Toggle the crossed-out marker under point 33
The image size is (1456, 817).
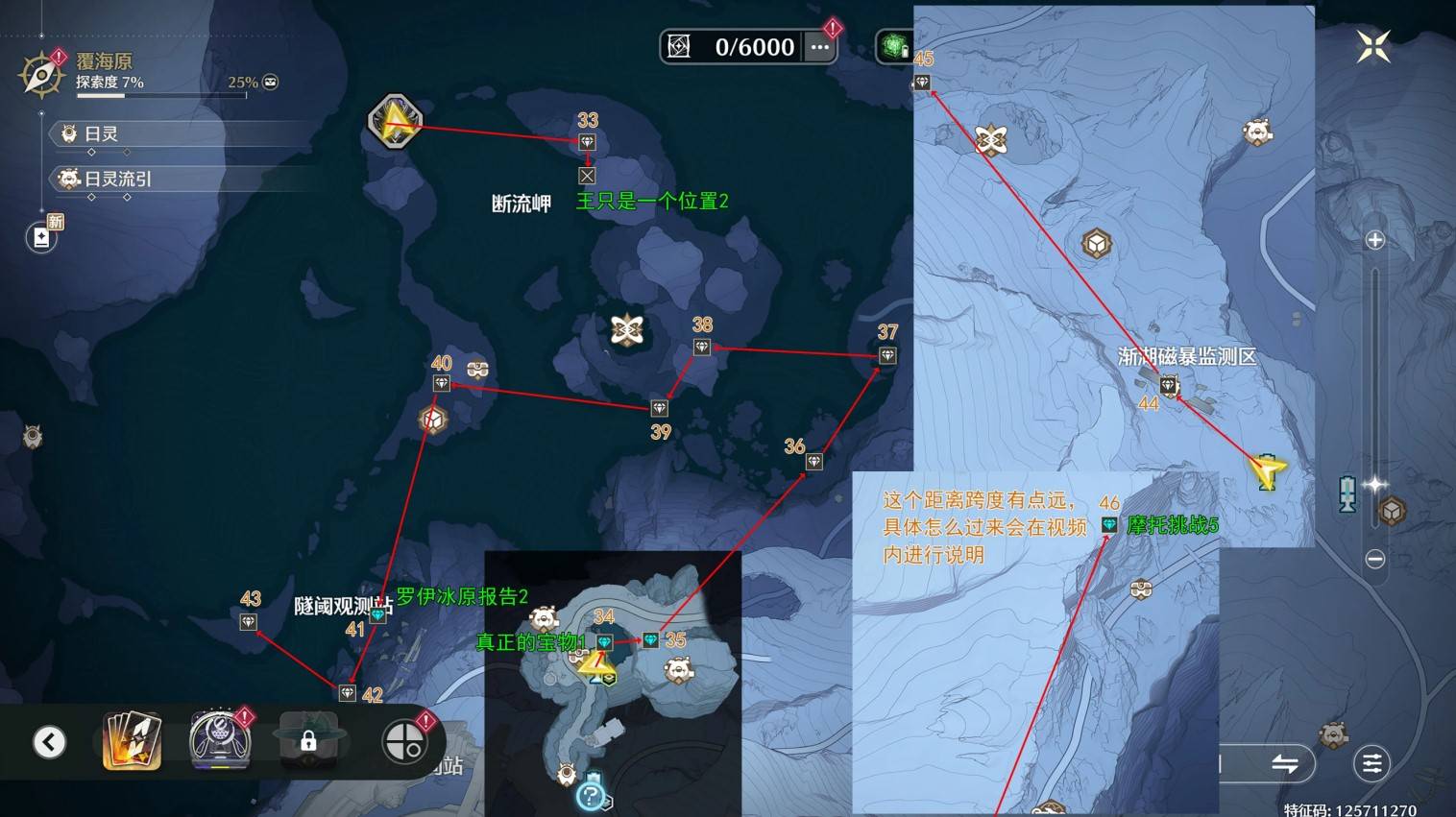587,176
